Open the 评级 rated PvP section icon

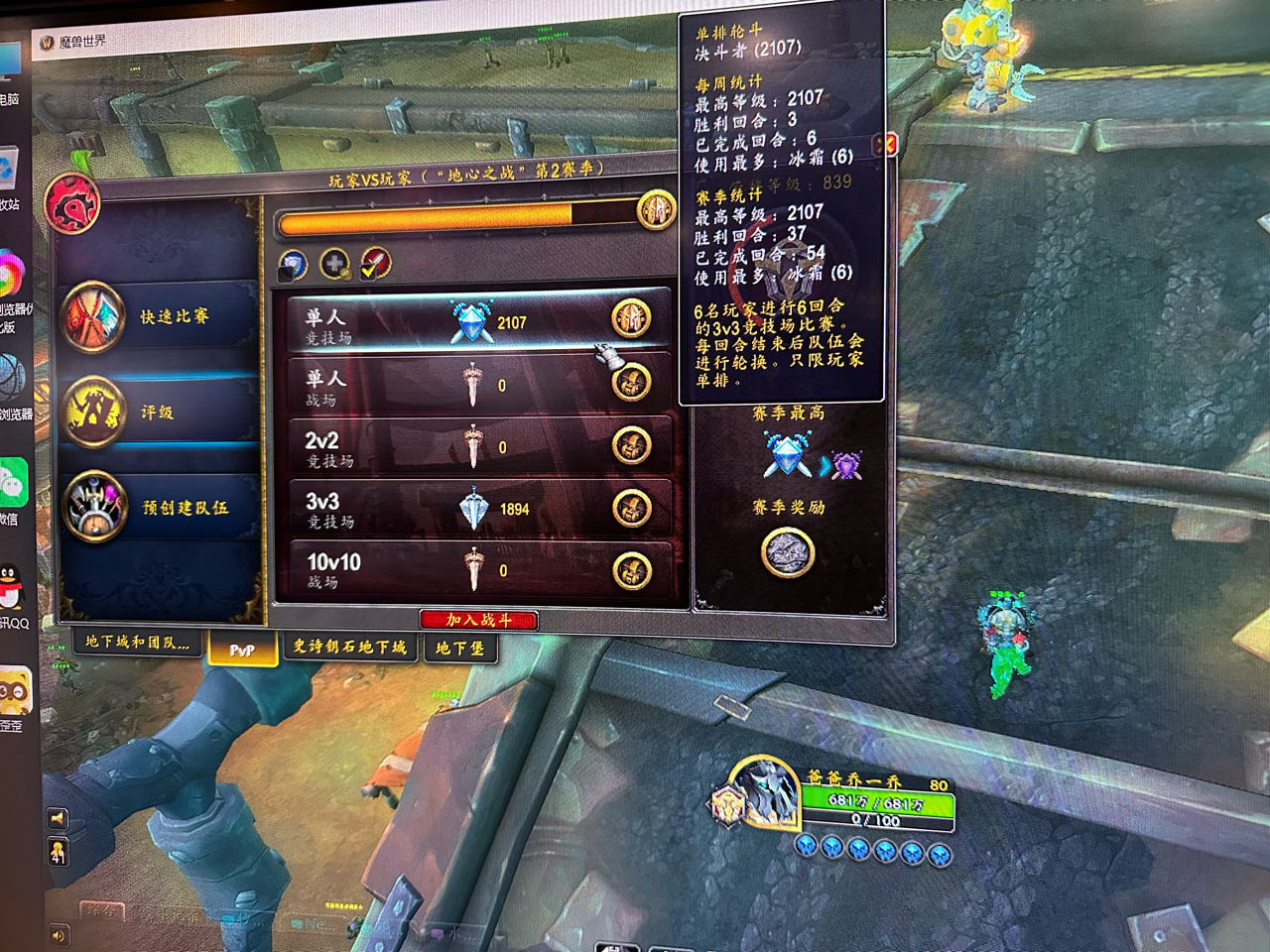click(x=94, y=415)
